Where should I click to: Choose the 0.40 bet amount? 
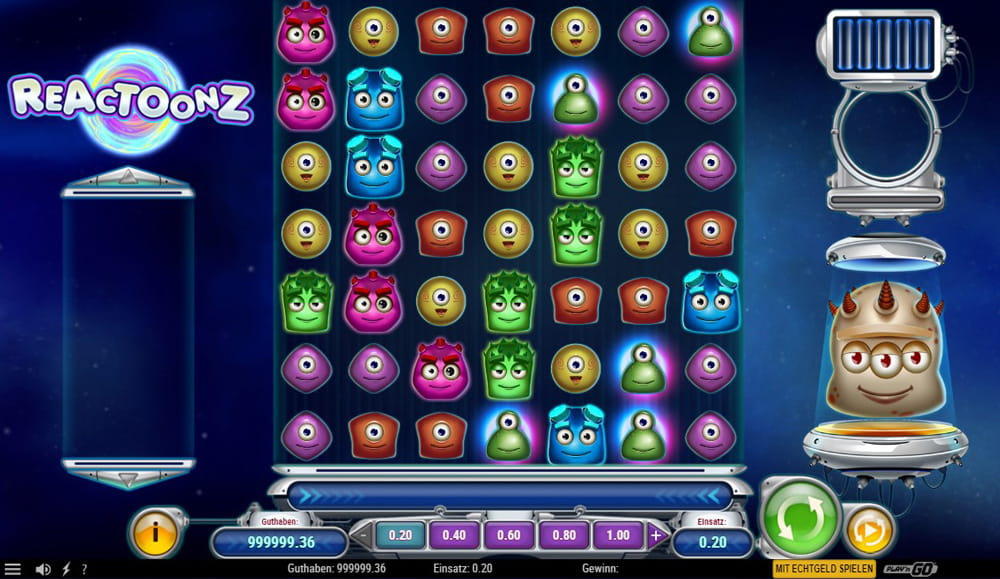(x=454, y=535)
